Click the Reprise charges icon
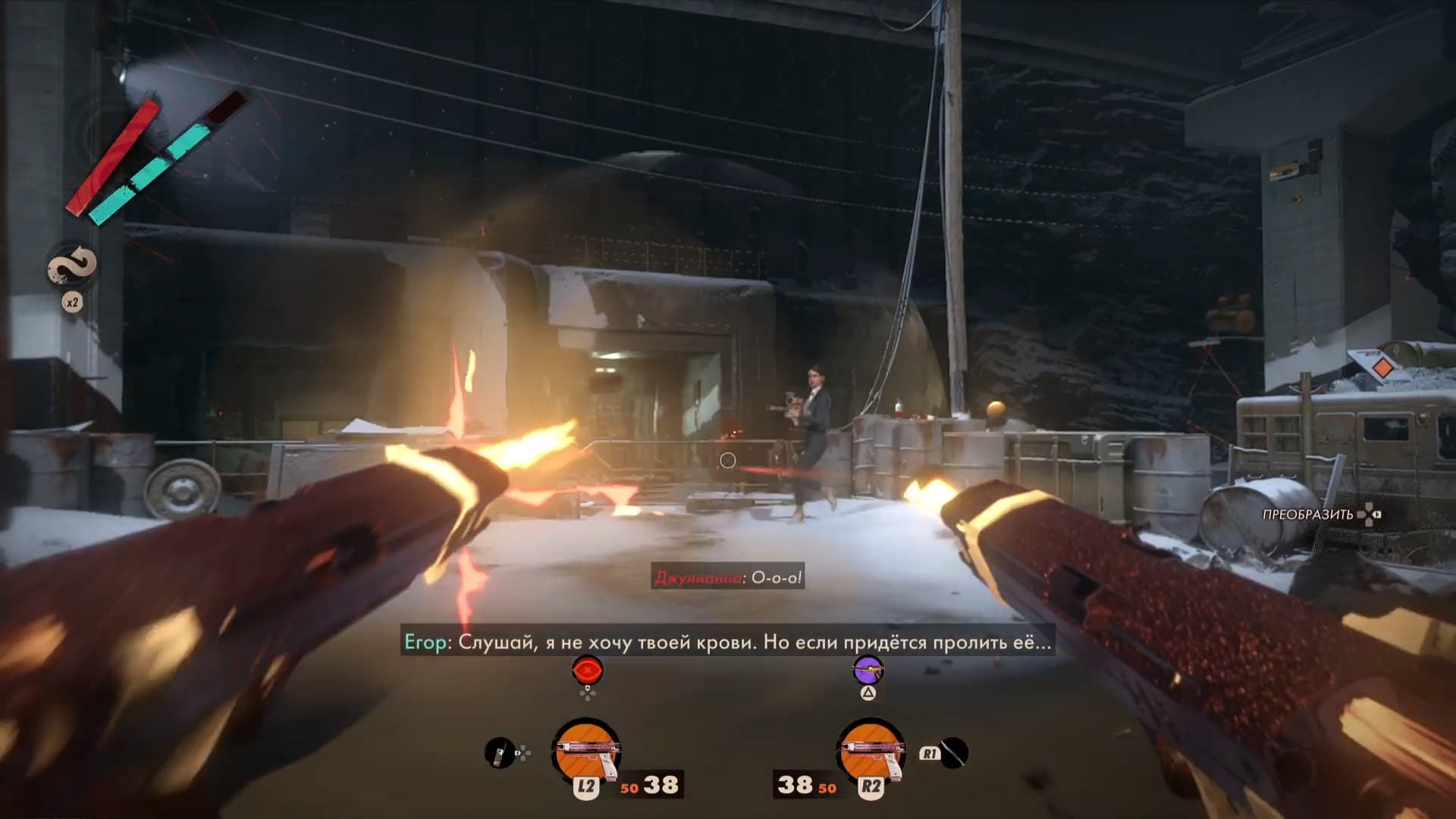1456x819 pixels. pyautogui.click(x=73, y=266)
